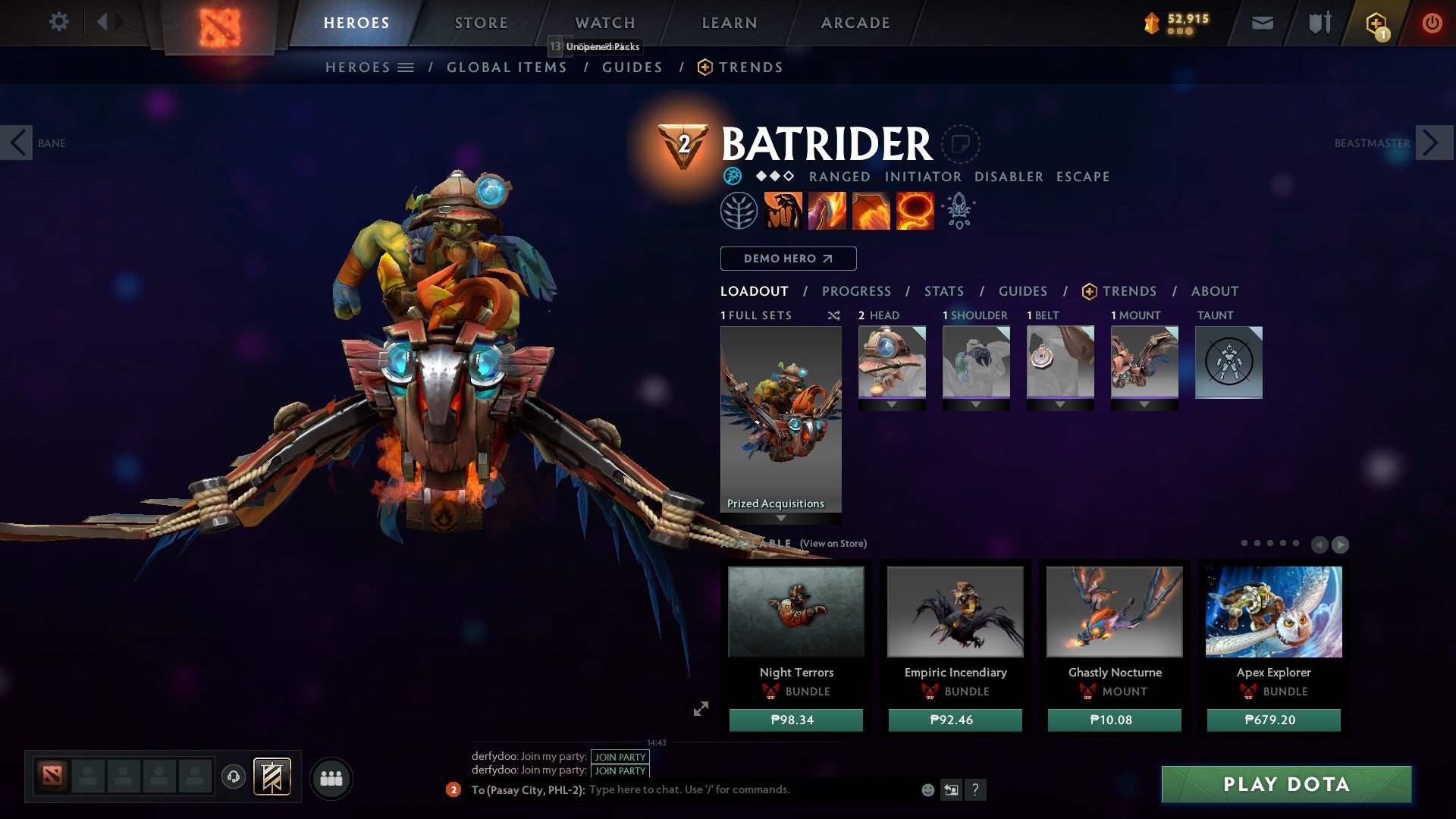Image resolution: width=1456 pixels, height=819 pixels.
Task: Expand the Mount slot dropdown chevron
Action: pyautogui.click(x=1144, y=404)
